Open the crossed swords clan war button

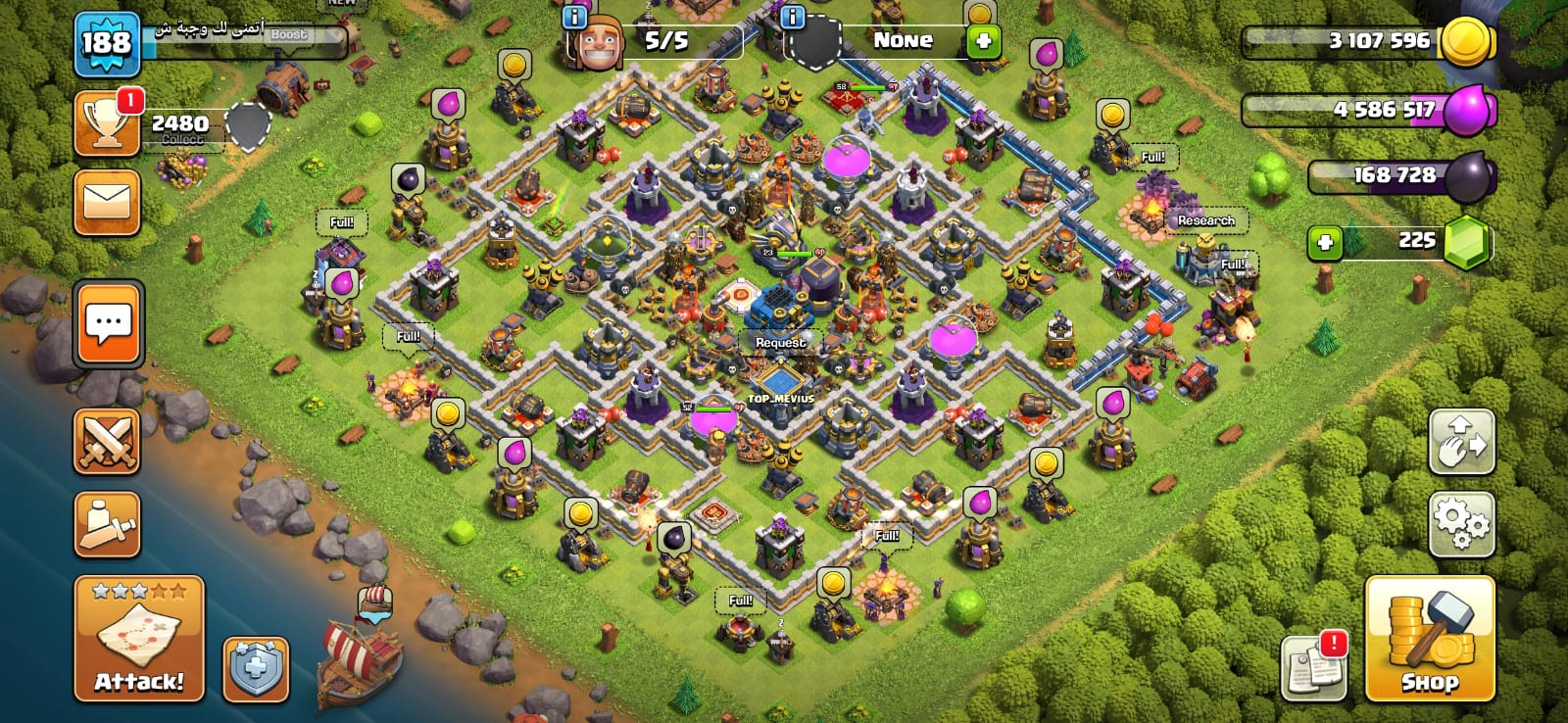click(x=107, y=442)
